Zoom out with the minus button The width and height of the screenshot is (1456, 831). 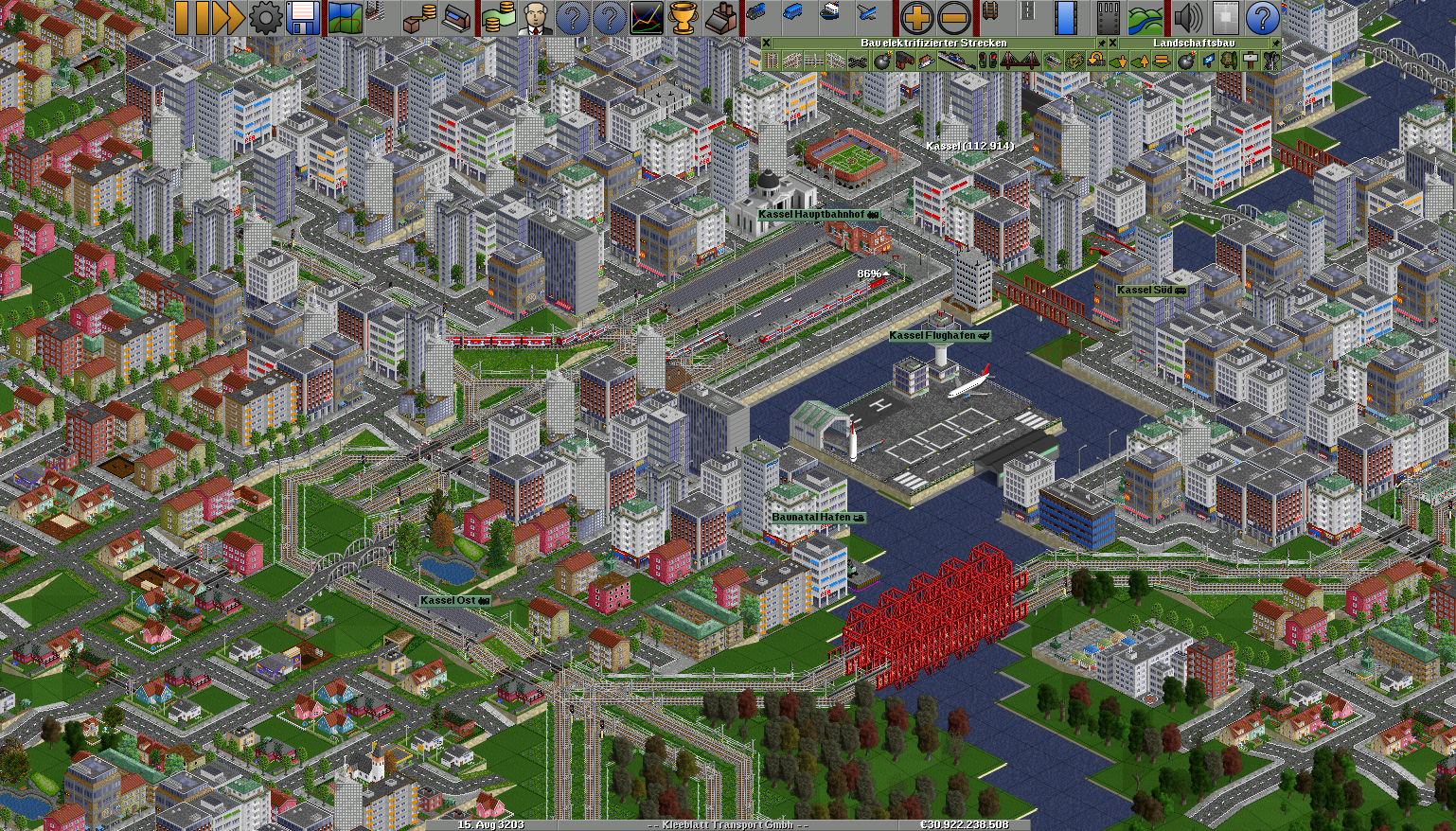(954, 18)
